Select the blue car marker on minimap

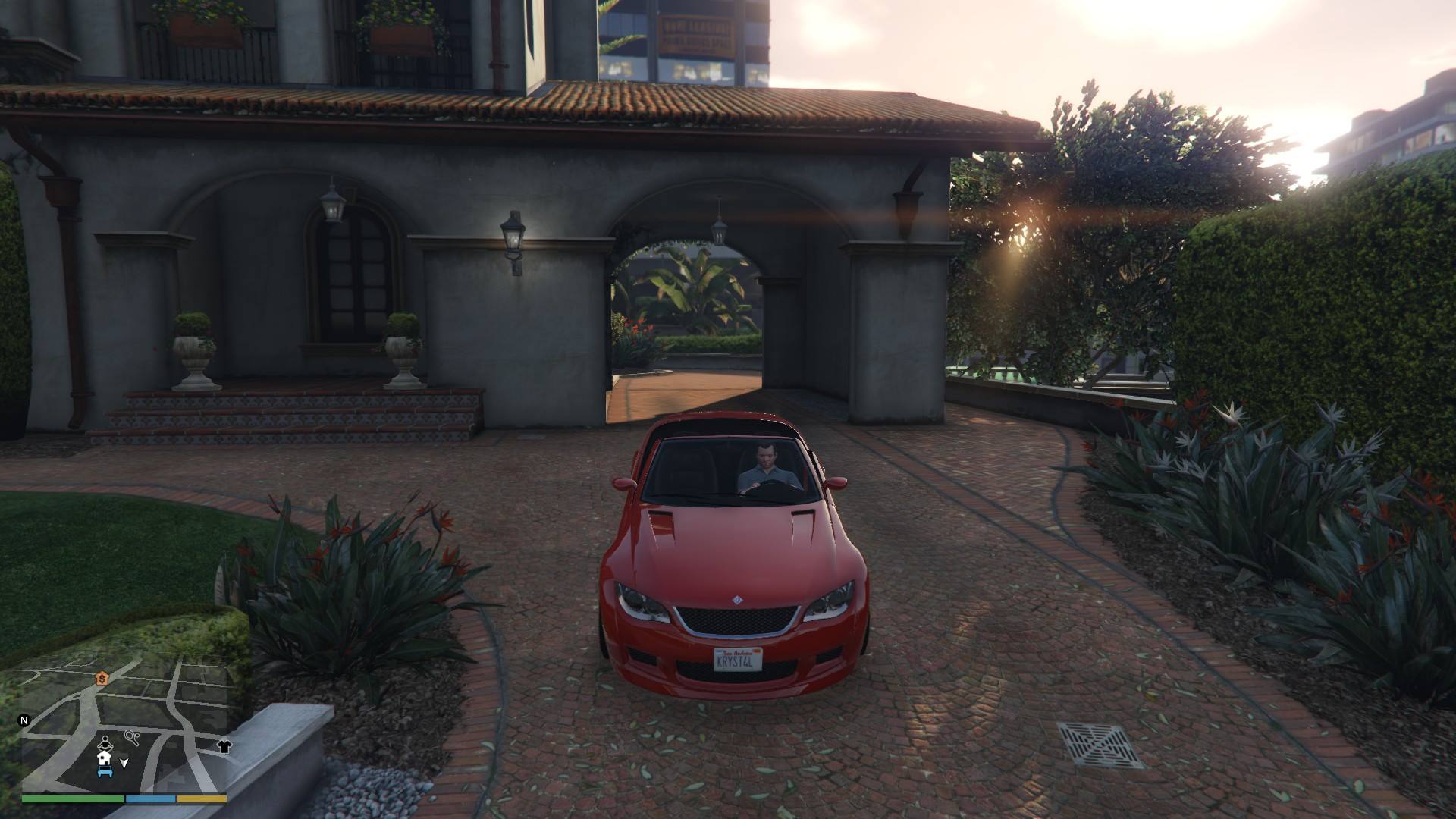coord(104,772)
